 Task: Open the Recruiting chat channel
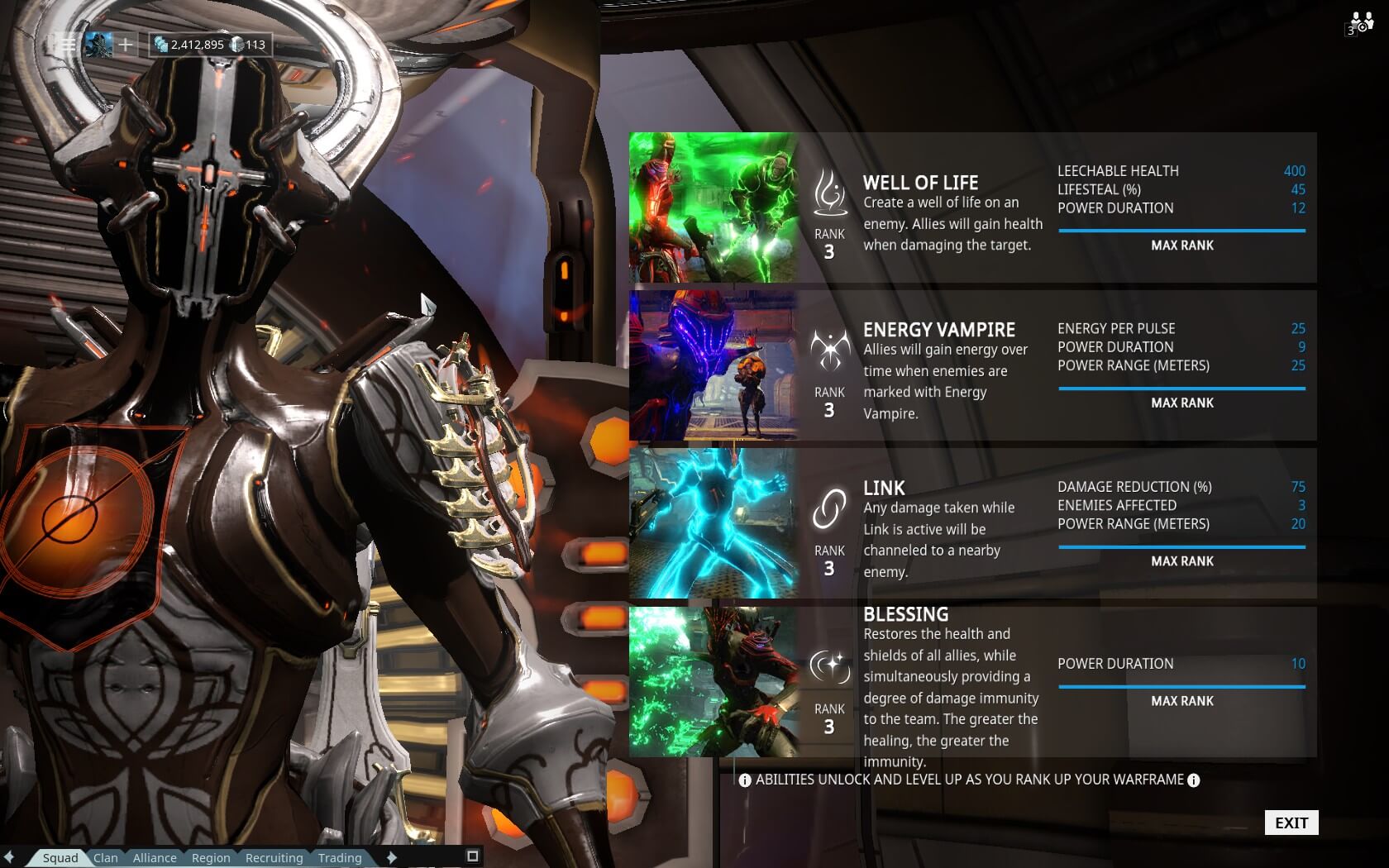tap(274, 858)
